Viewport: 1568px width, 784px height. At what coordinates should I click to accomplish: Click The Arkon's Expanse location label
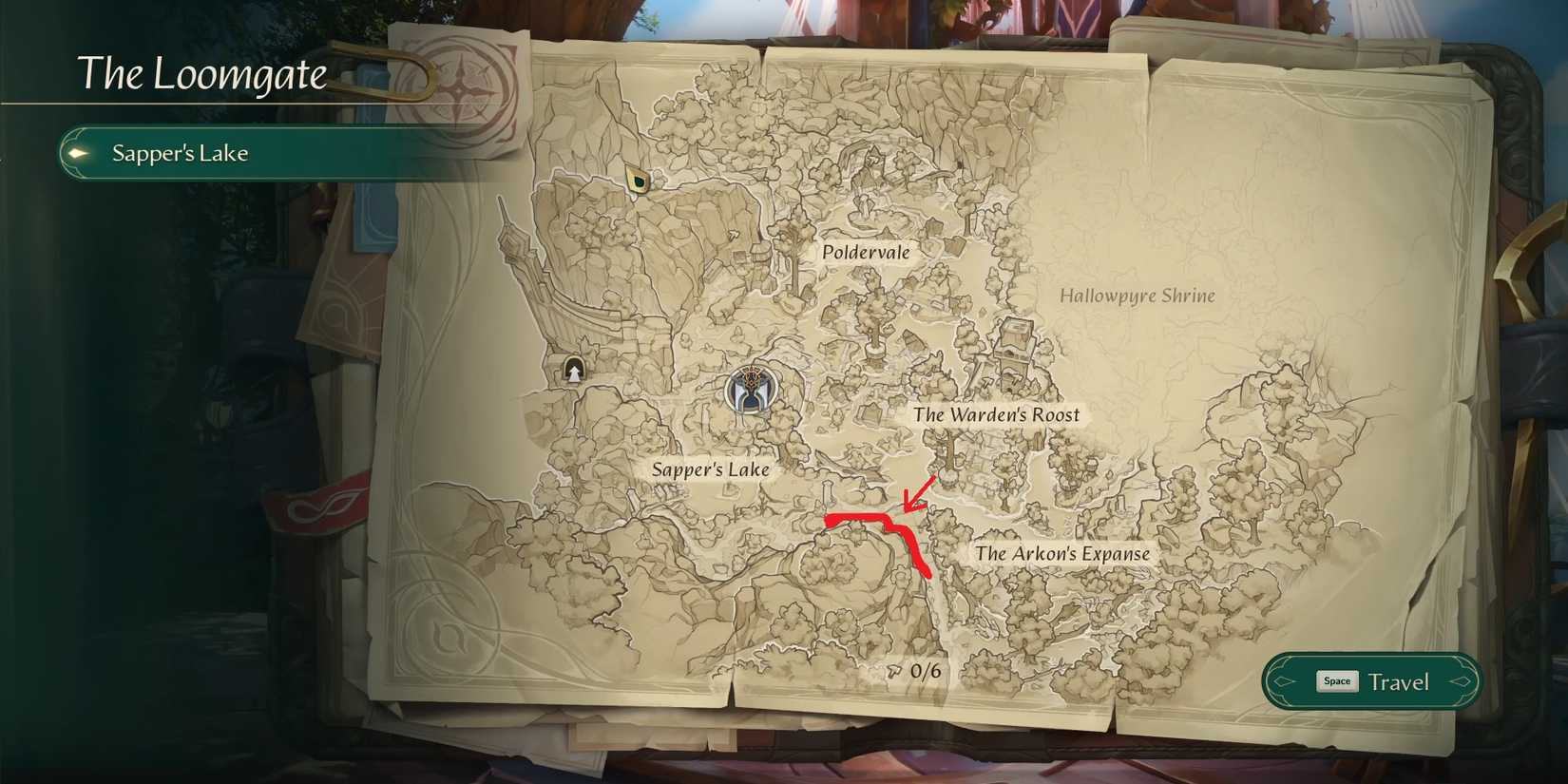(x=1061, y=552)
